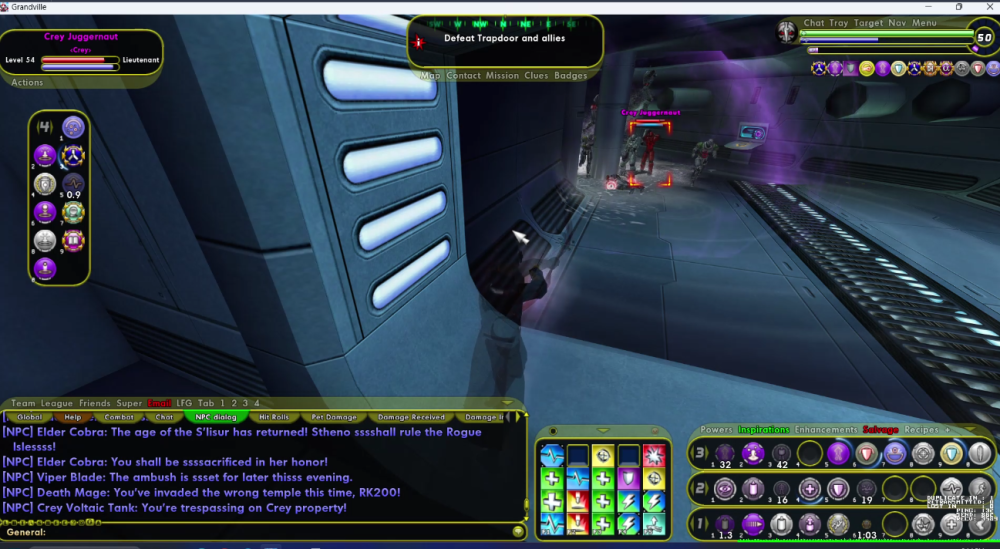Open the Contact list

(463, 76)
